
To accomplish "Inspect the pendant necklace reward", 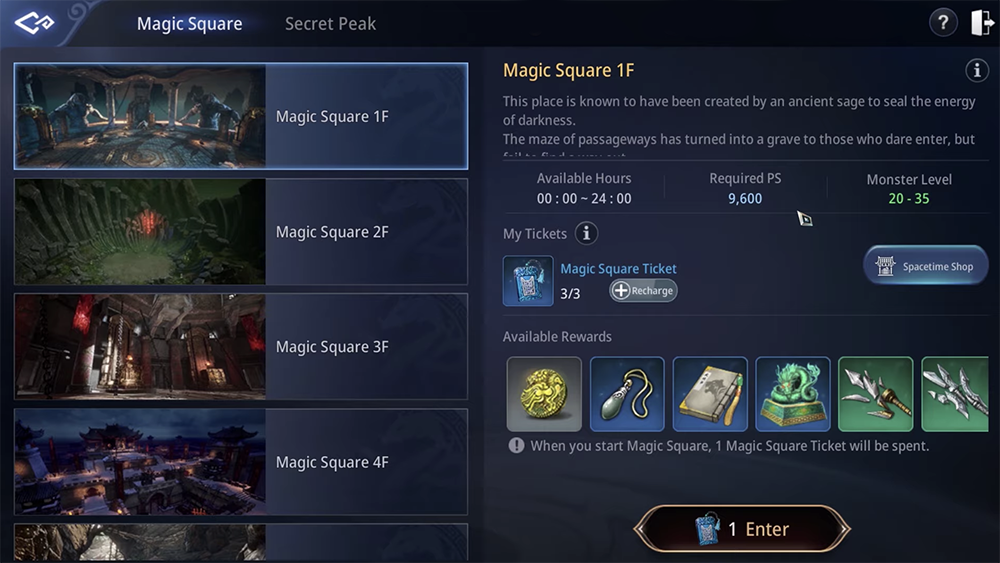I will 627,394.
